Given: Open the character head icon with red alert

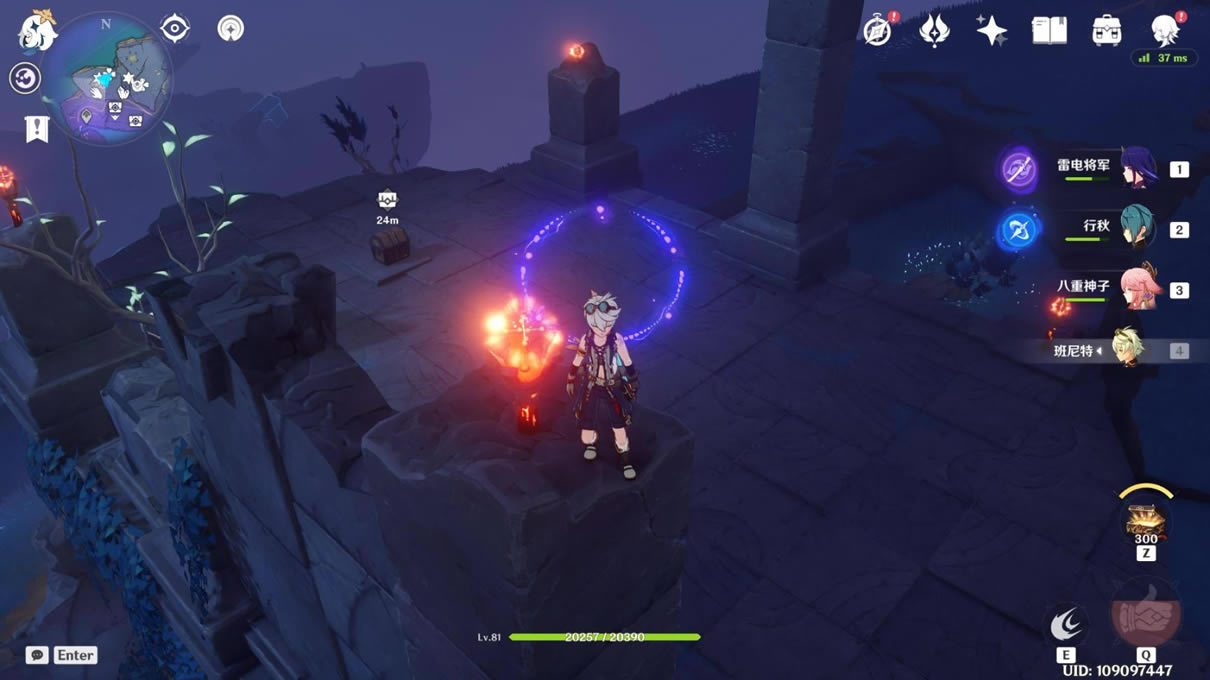Looking at the screenshot, I should [1164, 31].
